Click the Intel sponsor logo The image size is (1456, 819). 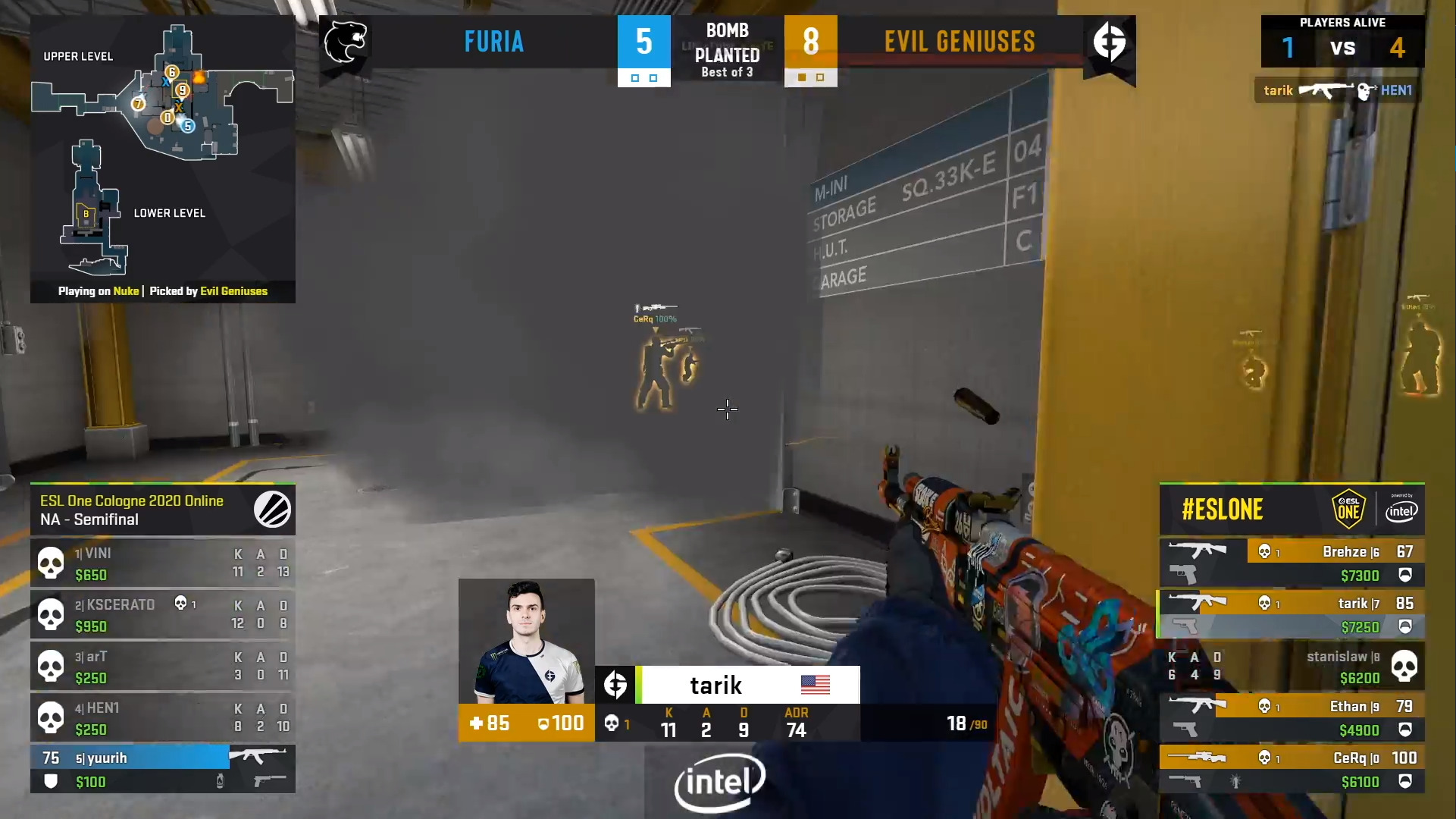[719, 783]
